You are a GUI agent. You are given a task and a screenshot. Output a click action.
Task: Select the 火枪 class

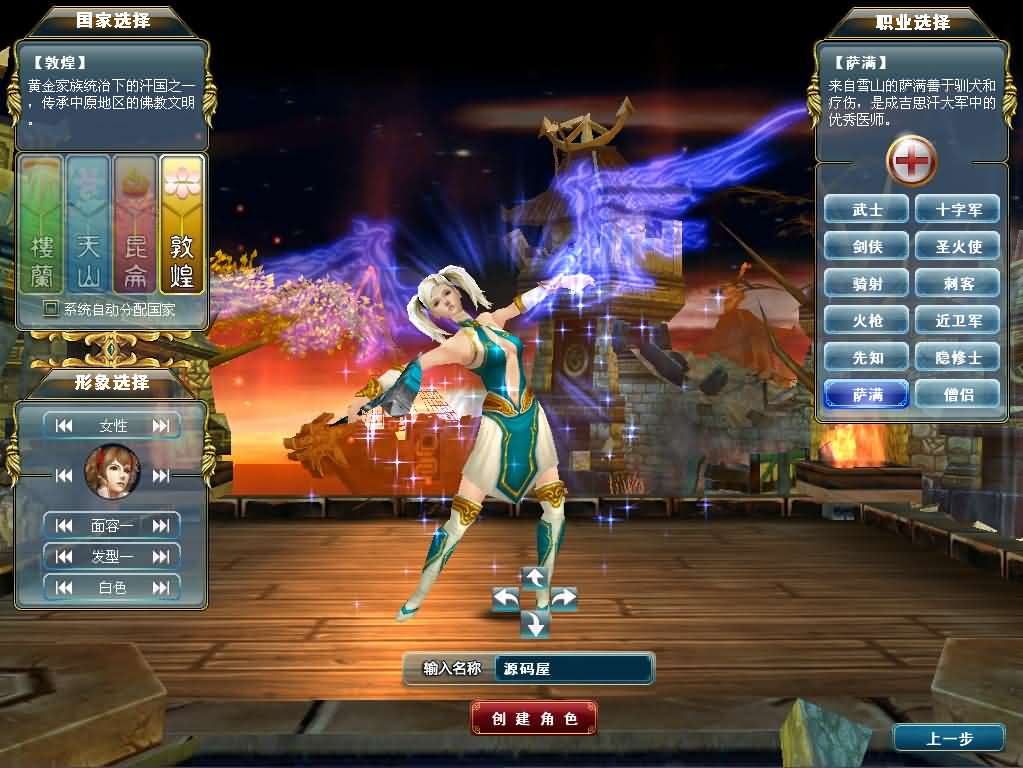coord(867,320)
